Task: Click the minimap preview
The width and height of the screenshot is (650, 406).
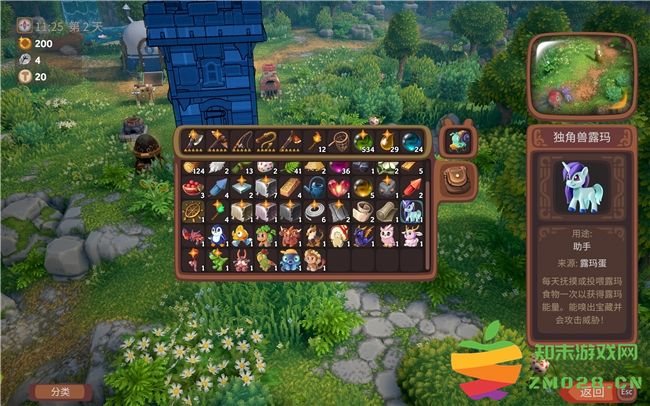Action: coord(581,75)
